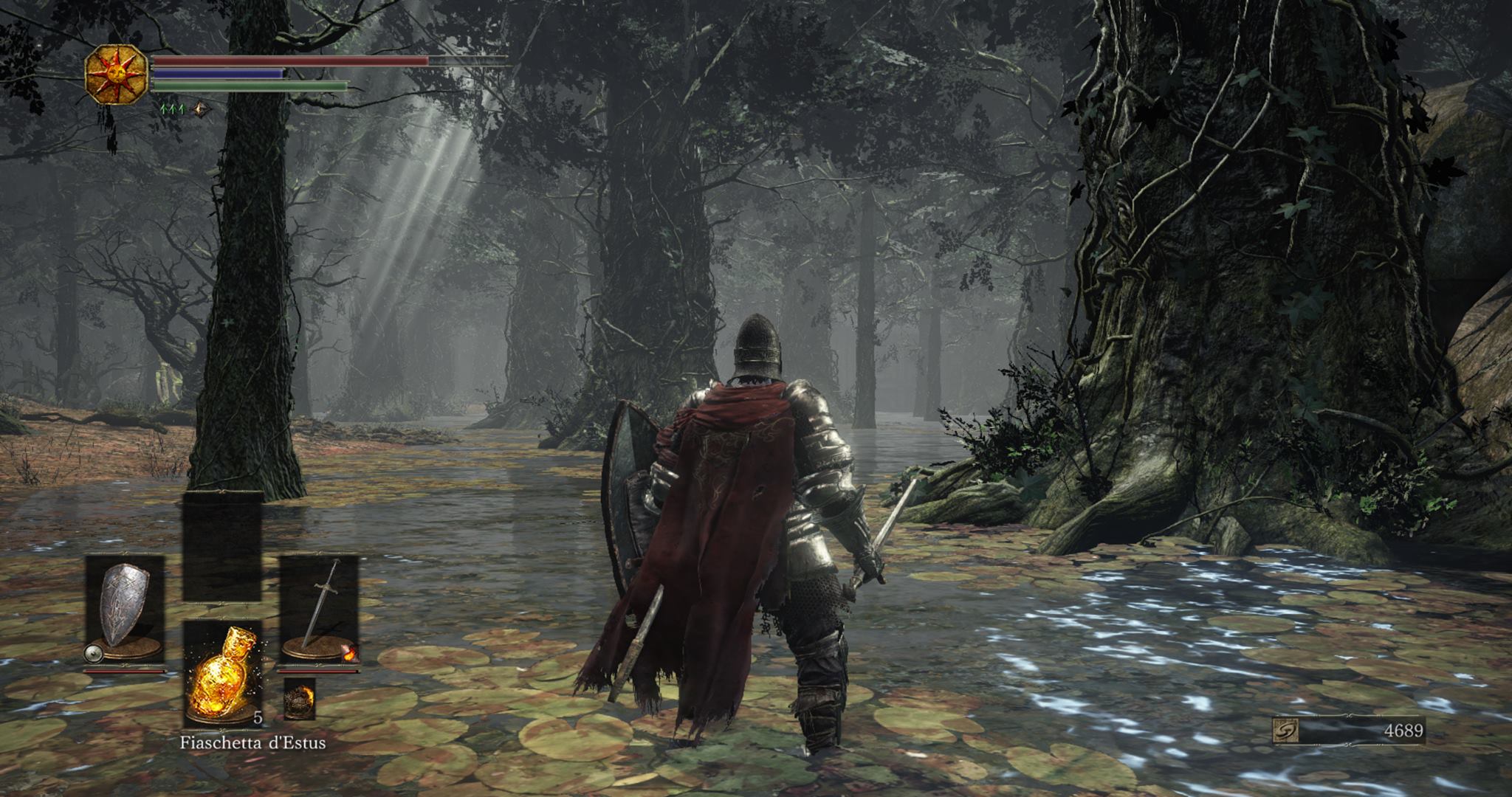
Task: Select the small ember item icon below the sword
Action: pos(299,698)
